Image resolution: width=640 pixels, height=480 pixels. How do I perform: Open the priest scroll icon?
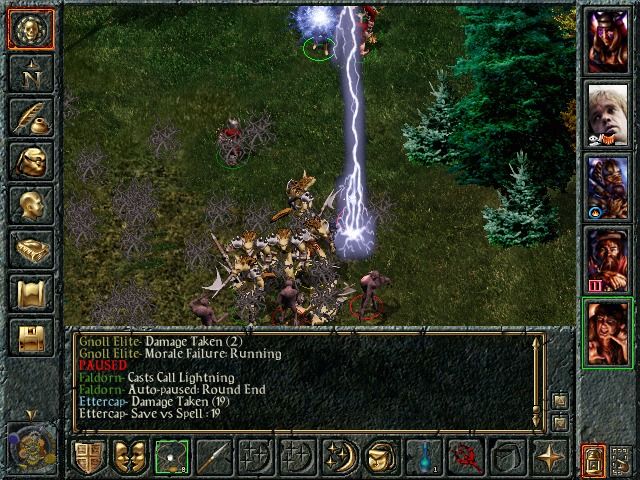(31, 292)
